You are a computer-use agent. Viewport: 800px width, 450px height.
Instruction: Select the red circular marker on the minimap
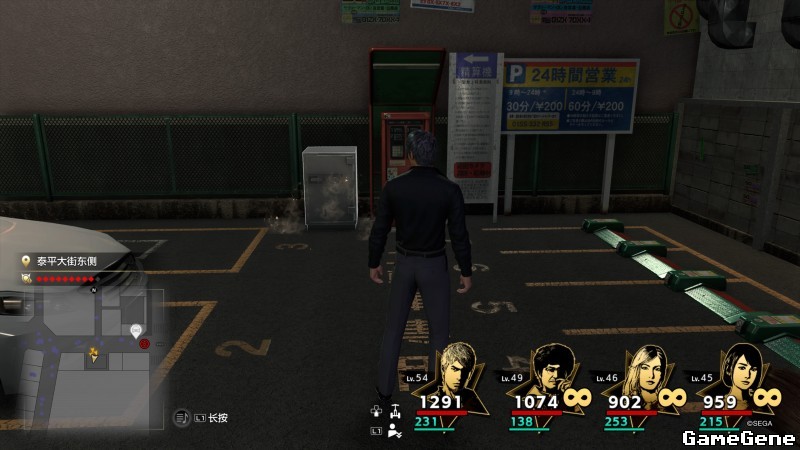point(146,344)
